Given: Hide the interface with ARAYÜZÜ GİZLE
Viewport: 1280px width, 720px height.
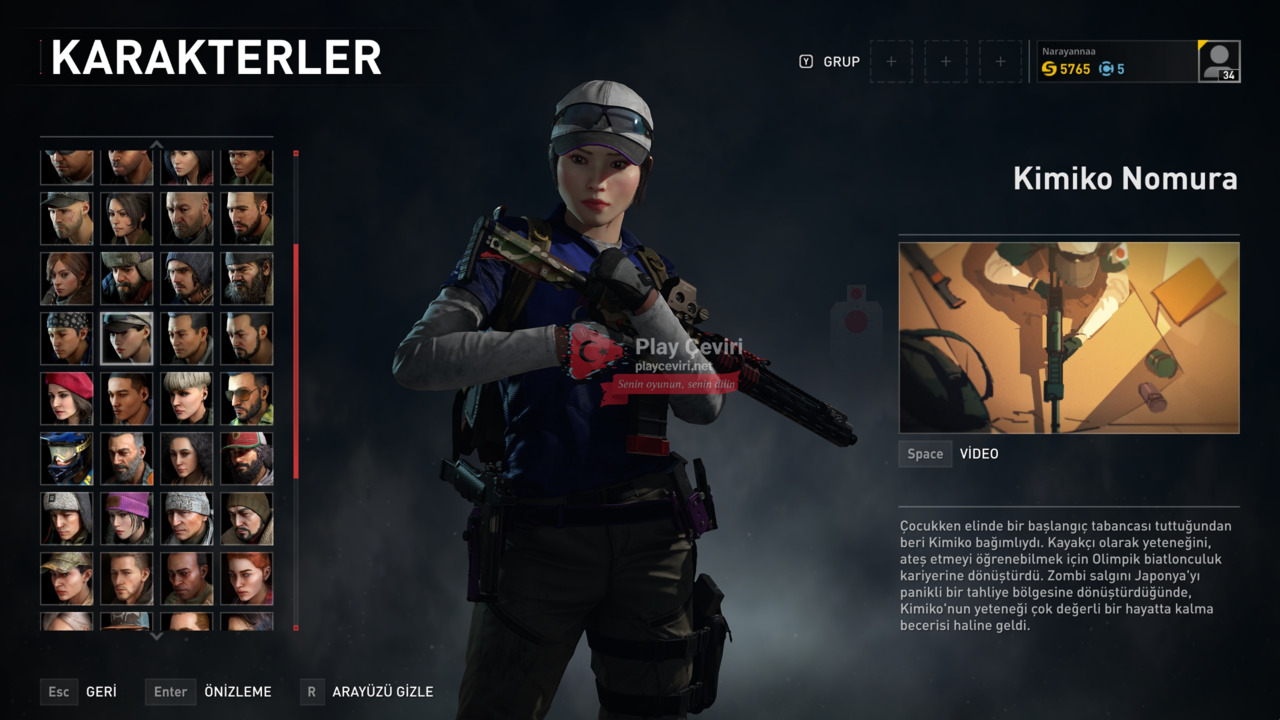Looking at the screenshot, I should [x=382, y=692].
